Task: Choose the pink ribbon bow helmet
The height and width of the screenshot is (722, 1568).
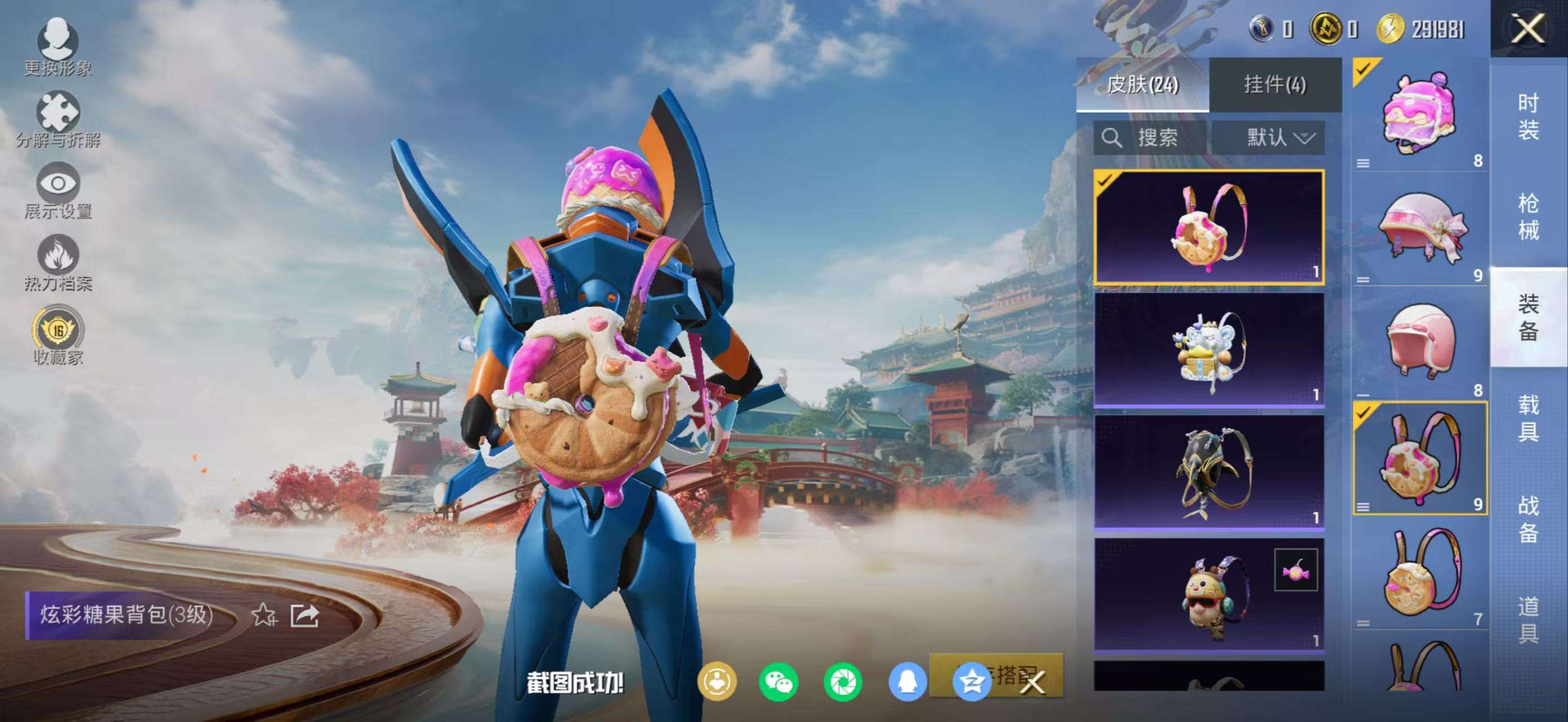Action: (x=1420, y=229)
